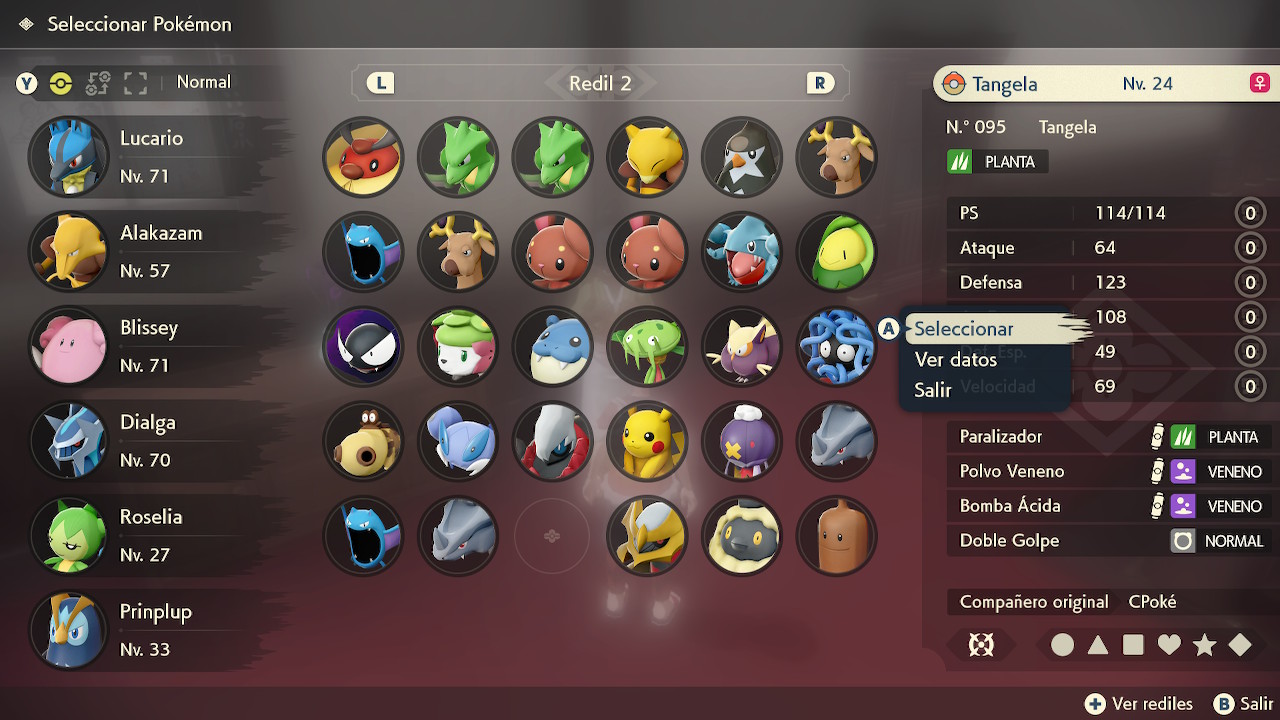The height and width of the screenshot is (720, 1280).
Task: Open Ver datos for Tangela
Action: 955,360
